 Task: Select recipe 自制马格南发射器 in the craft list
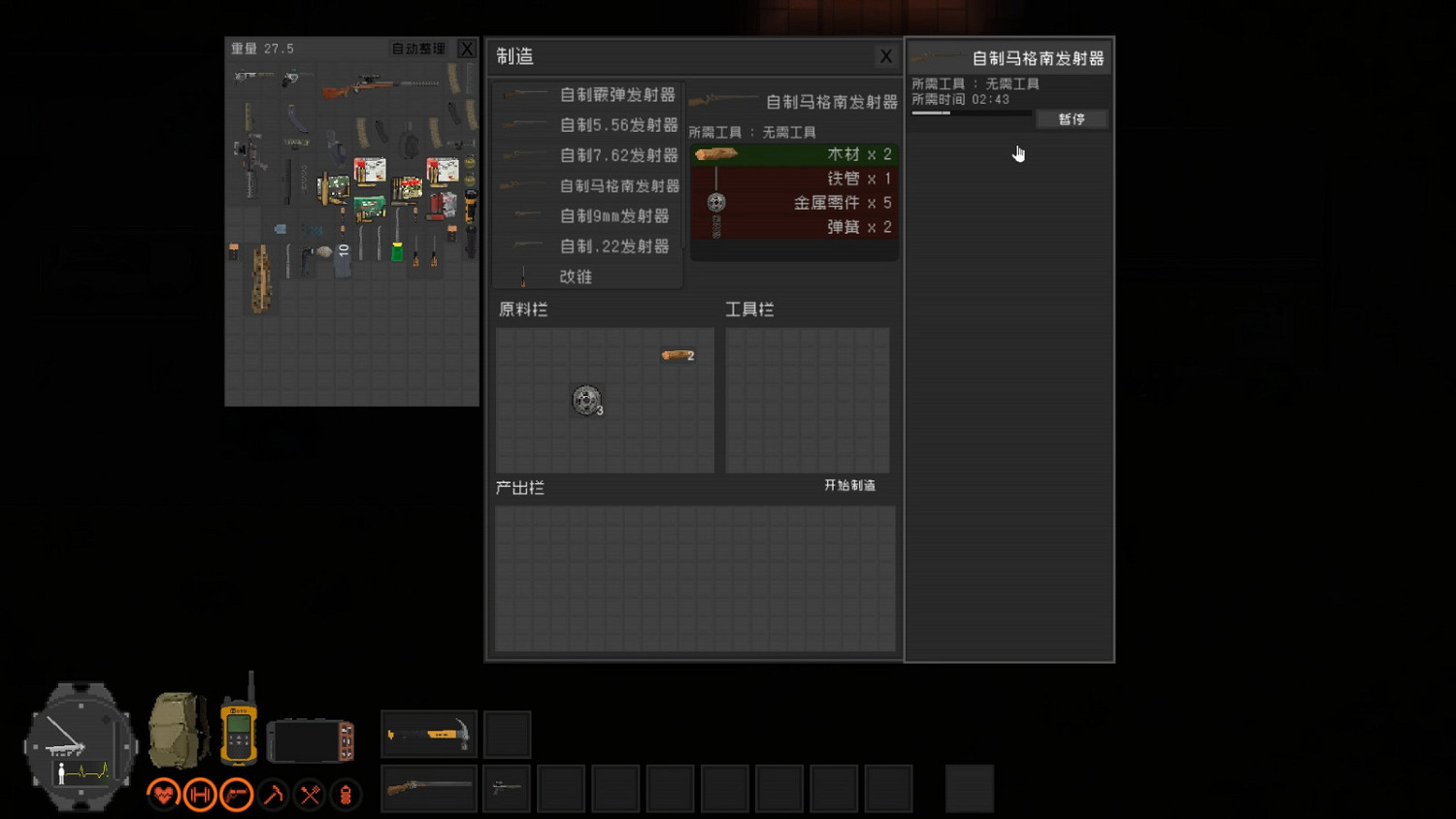click(x=617, y=185)
